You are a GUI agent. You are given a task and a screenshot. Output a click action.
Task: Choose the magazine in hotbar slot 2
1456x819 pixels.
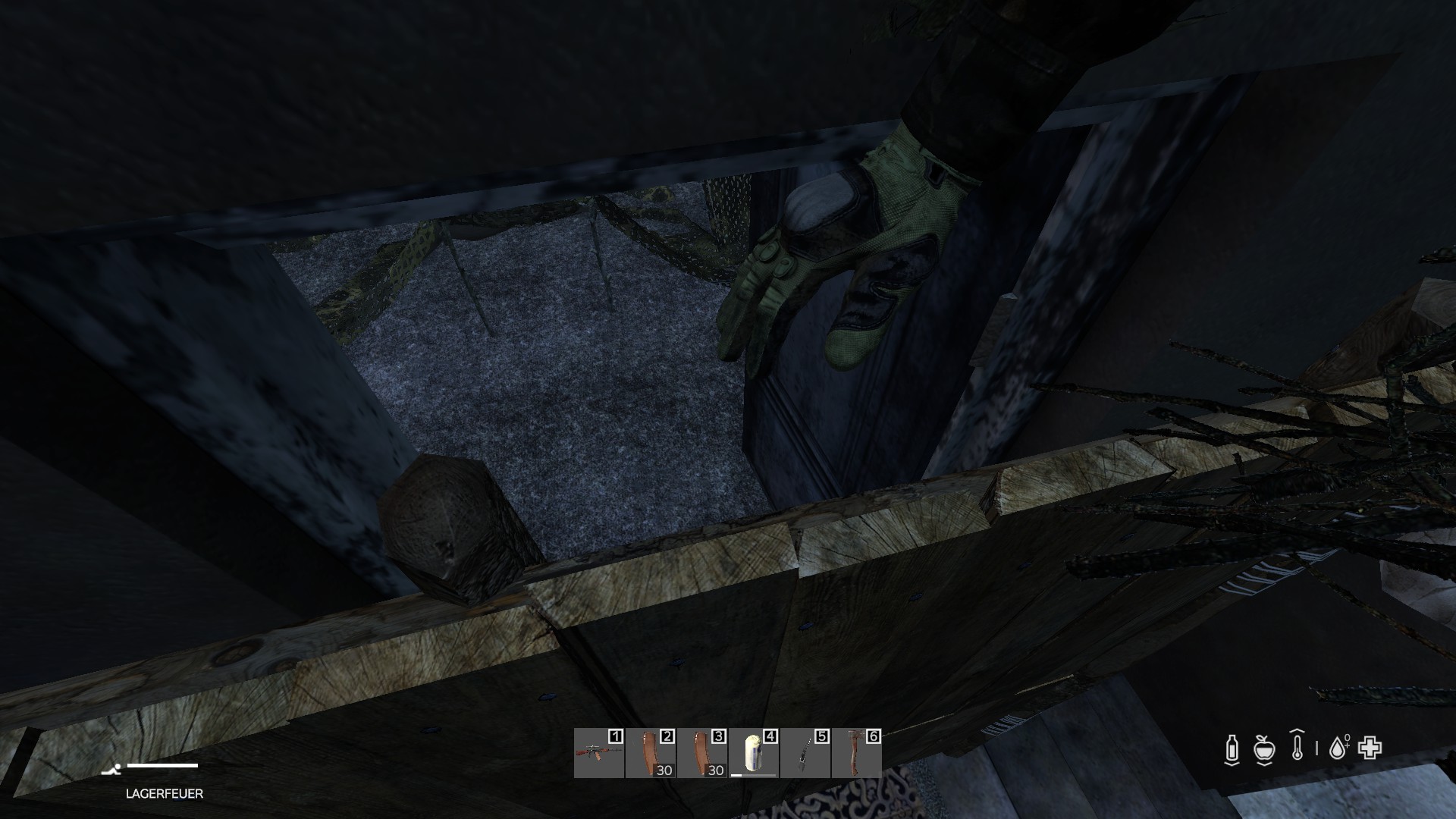coord(651,753)
